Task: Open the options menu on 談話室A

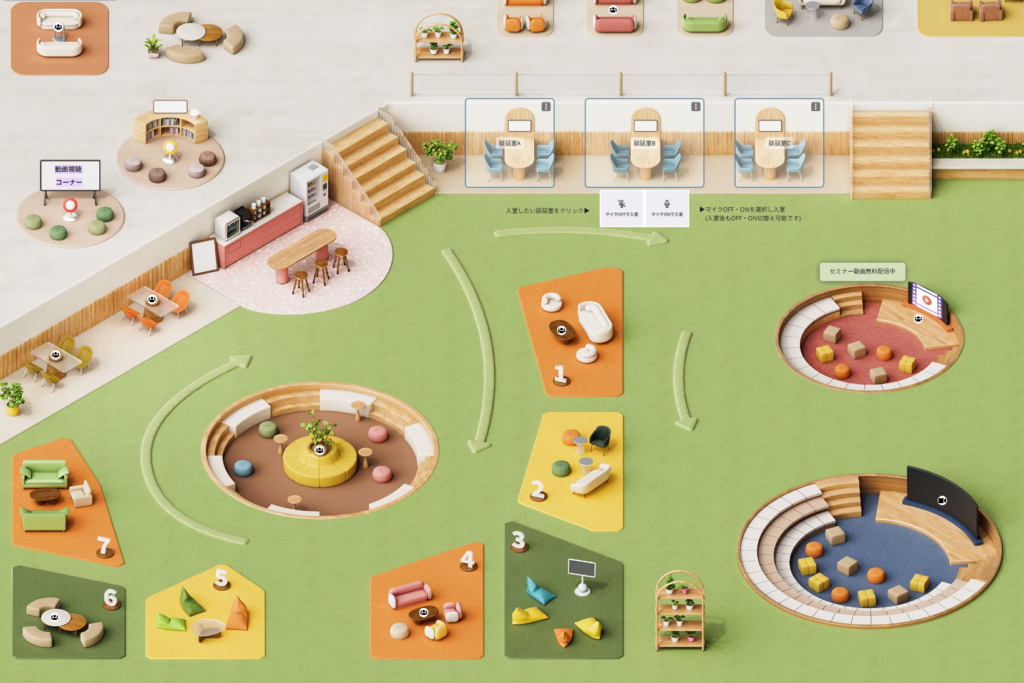Action: [x=546, y=106]
